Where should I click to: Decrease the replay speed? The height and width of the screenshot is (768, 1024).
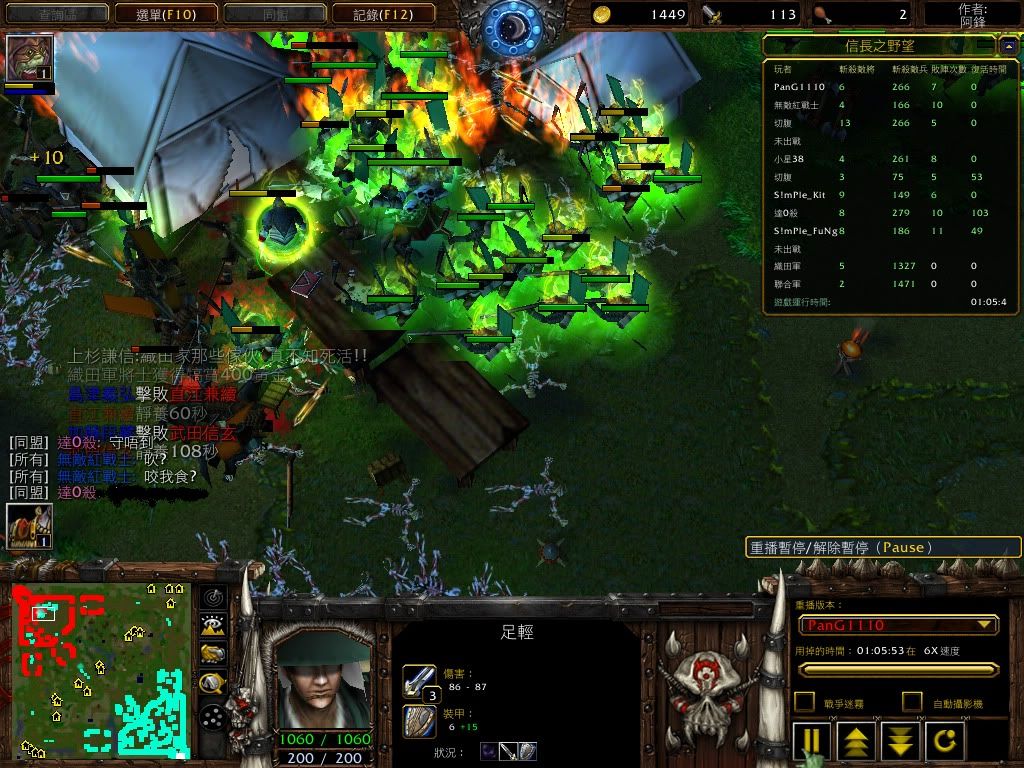click(x=901, y=741)
